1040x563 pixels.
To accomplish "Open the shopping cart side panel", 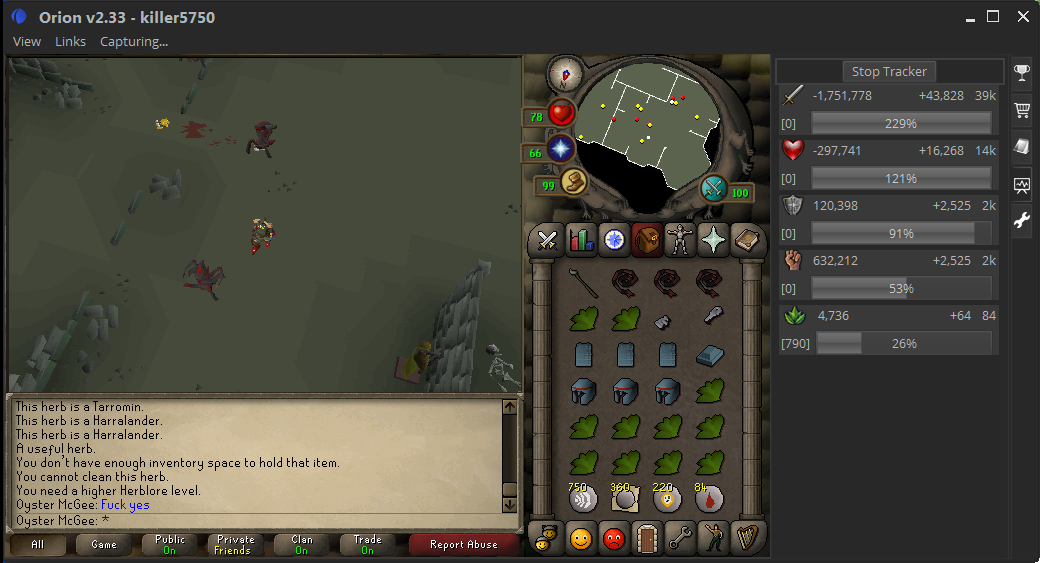I will pos(1022,110).
